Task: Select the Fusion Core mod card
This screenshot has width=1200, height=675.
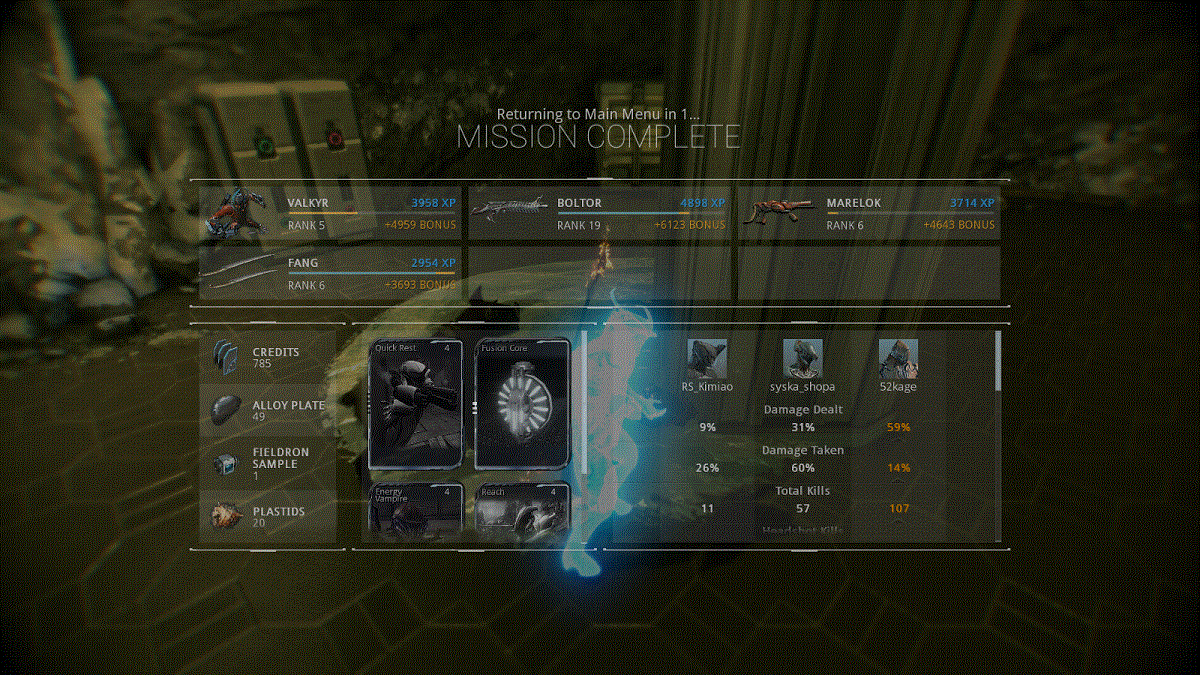Action: point(522,404)
